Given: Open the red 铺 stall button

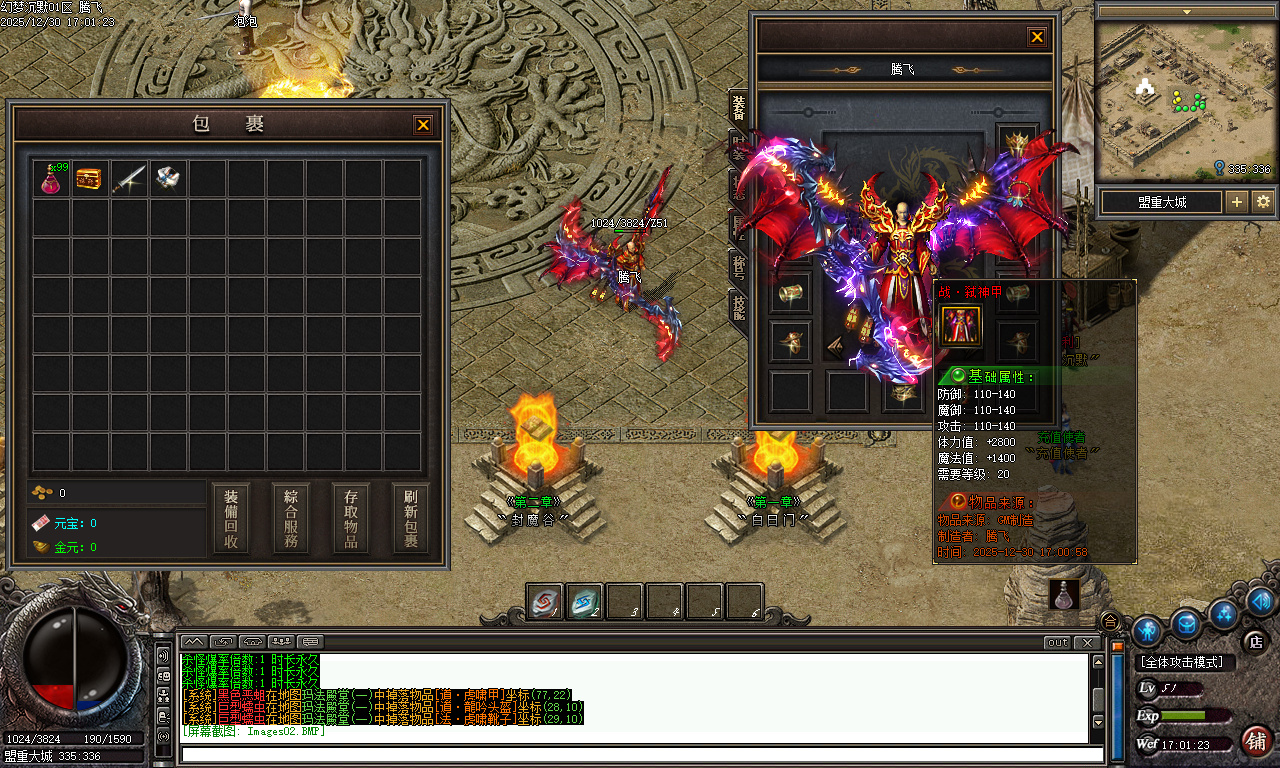Looking at the screenshot, I should pos(1256,741).
